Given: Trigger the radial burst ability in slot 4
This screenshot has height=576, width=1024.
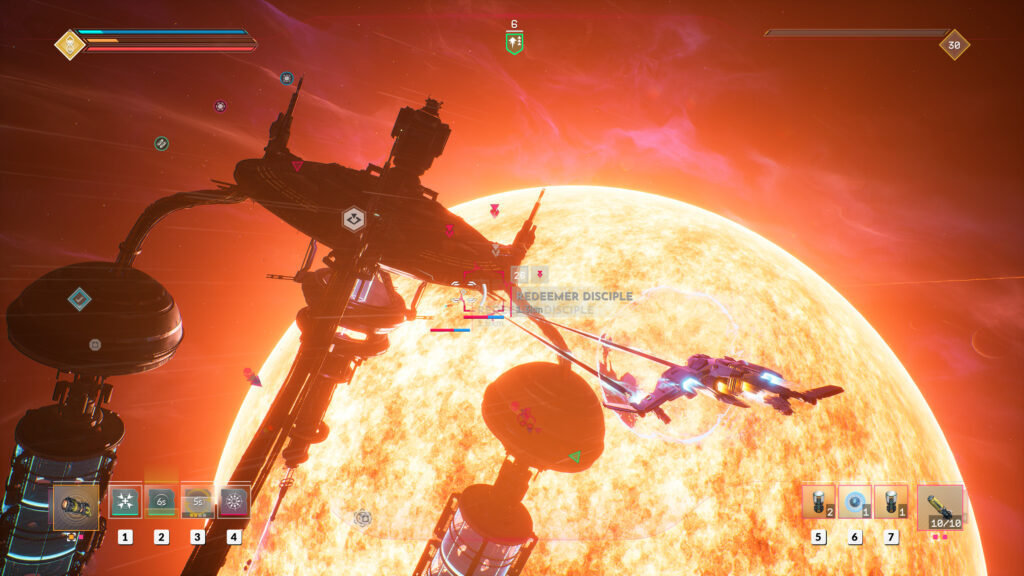Looking at the screenshot, I should [234, 502].
